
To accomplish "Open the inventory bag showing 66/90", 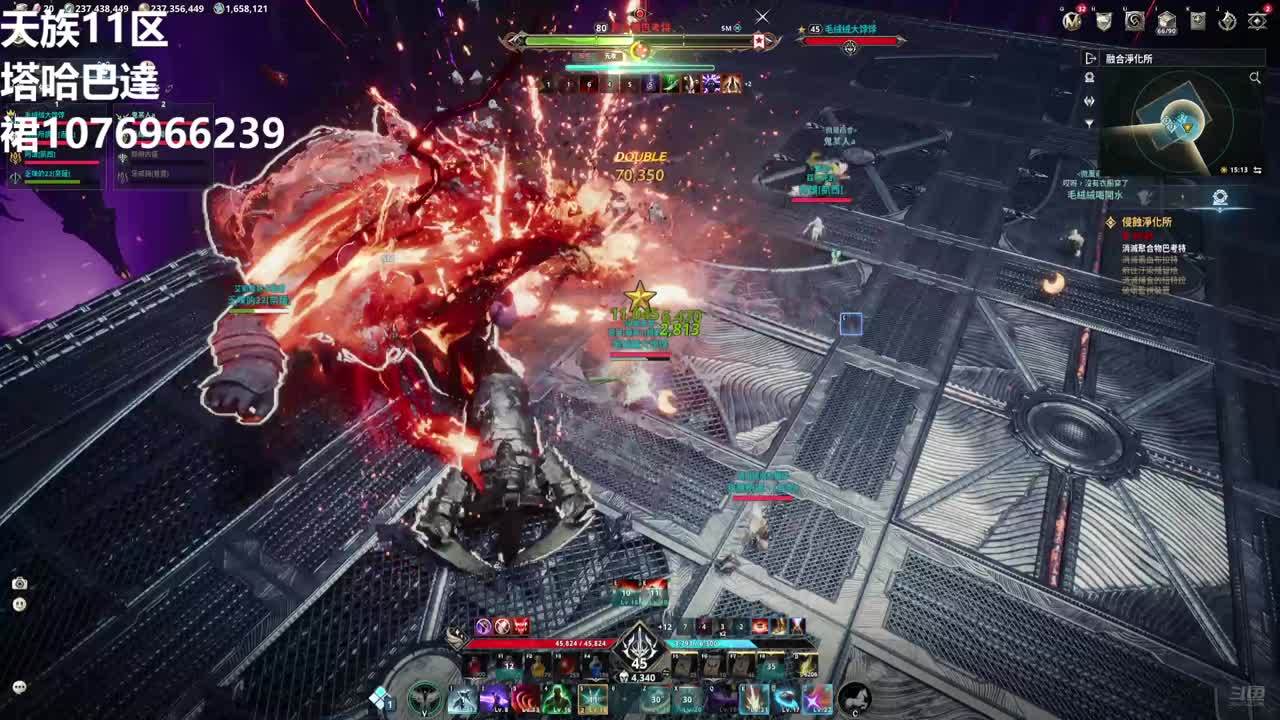I will pos(1166,21).
